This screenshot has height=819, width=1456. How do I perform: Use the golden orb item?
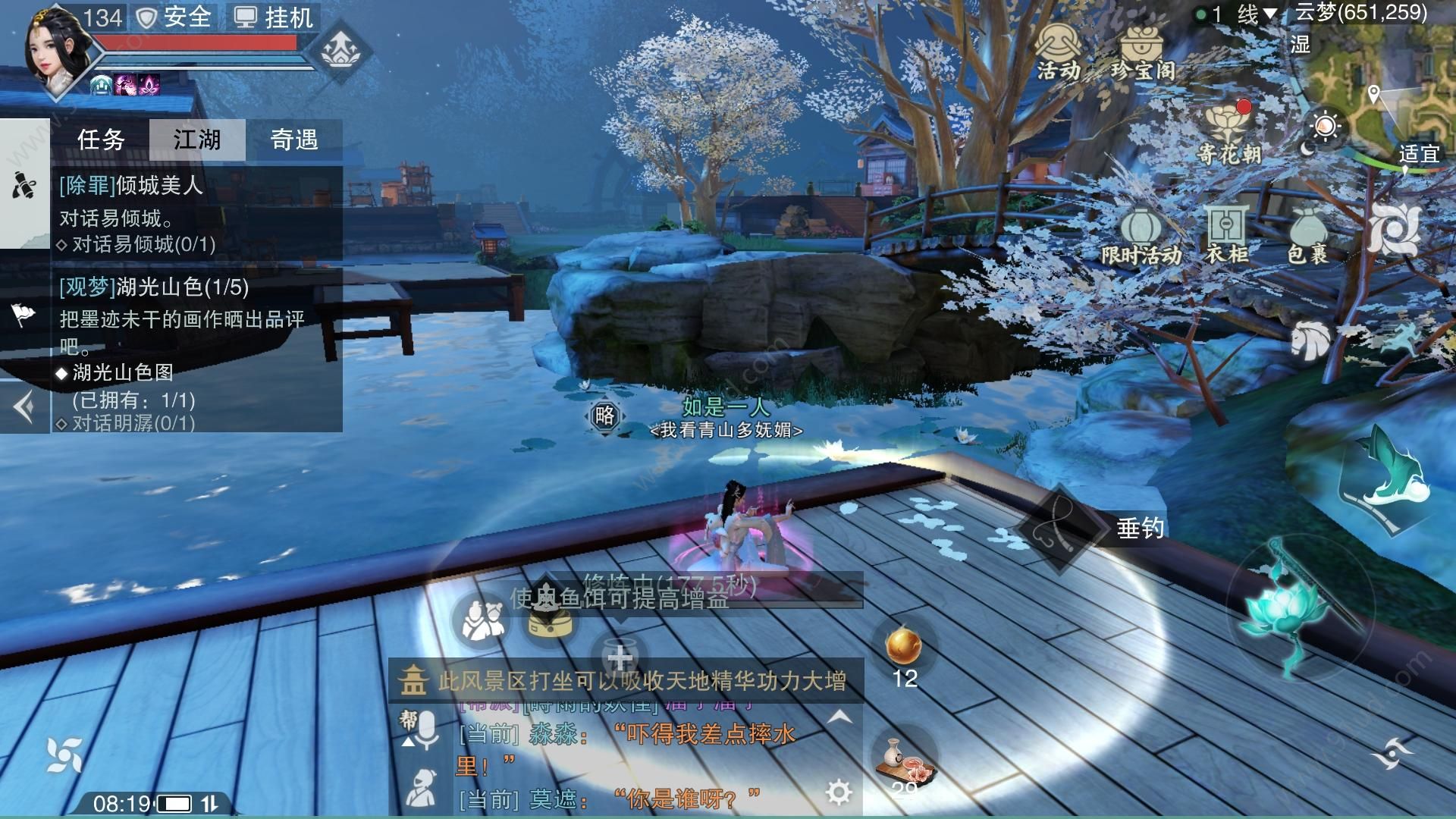pos(904,646)
